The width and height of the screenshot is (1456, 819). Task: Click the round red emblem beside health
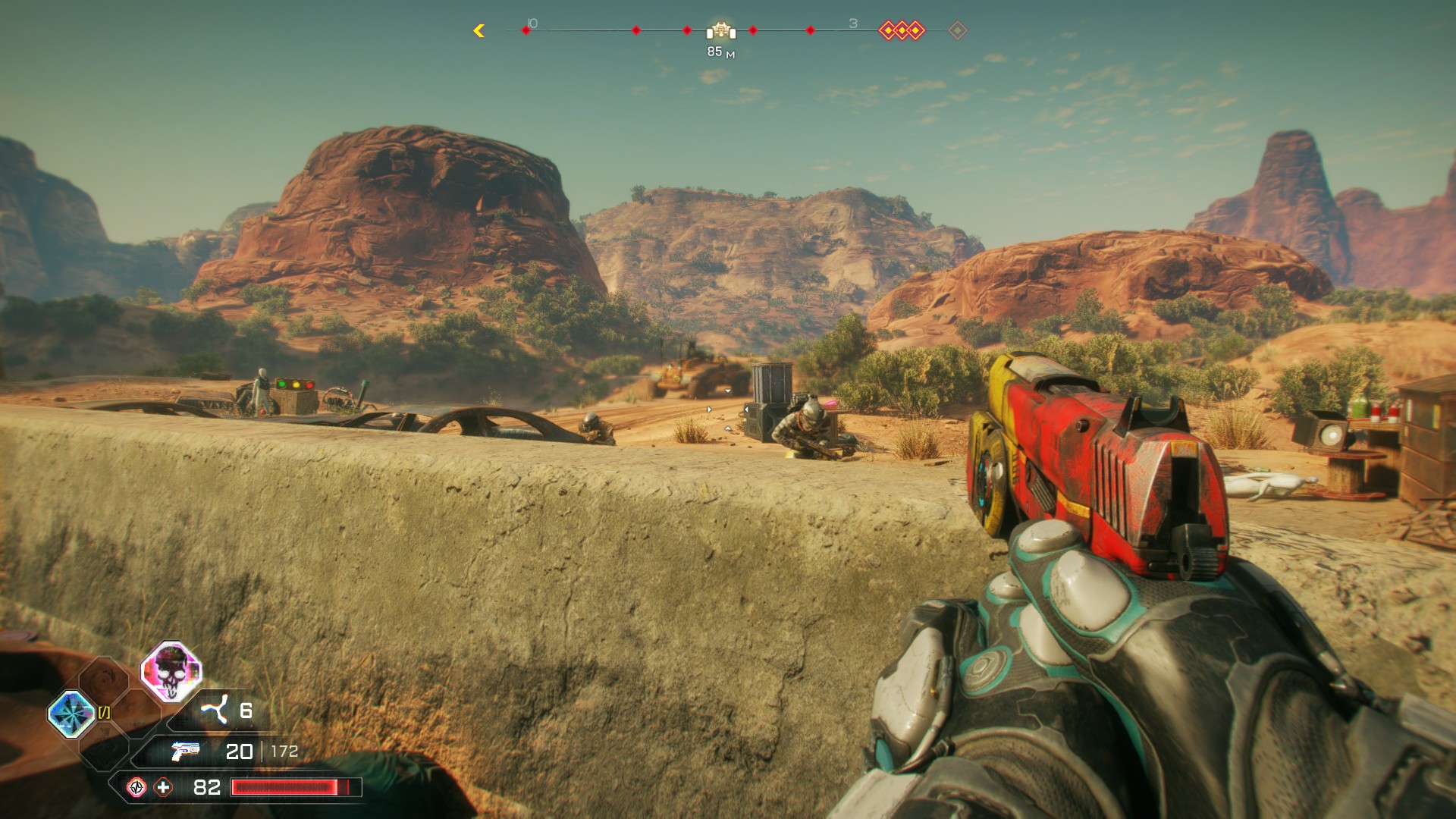coord(136,787)
